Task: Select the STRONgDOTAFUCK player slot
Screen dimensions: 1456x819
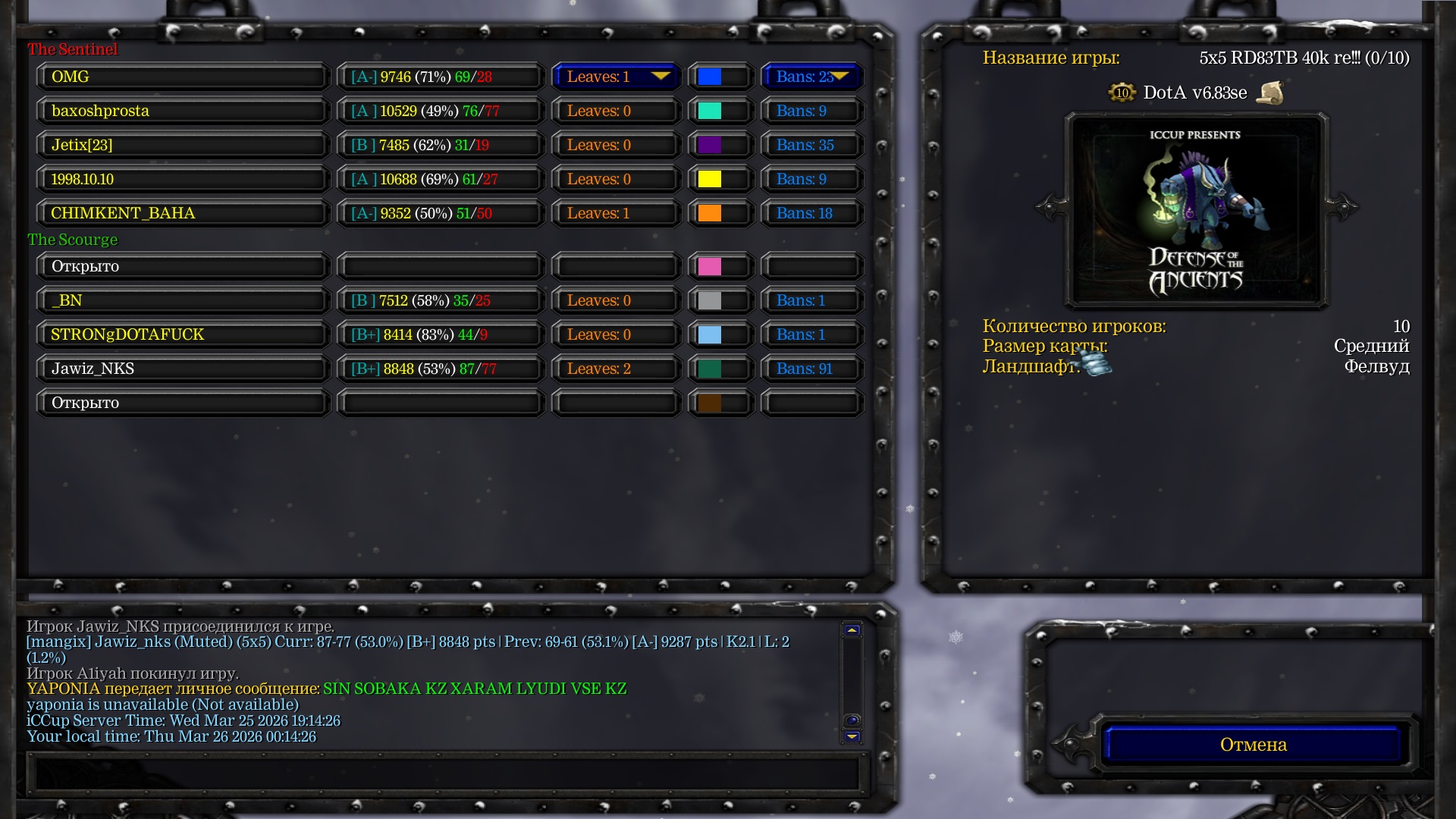Action: 182,334
